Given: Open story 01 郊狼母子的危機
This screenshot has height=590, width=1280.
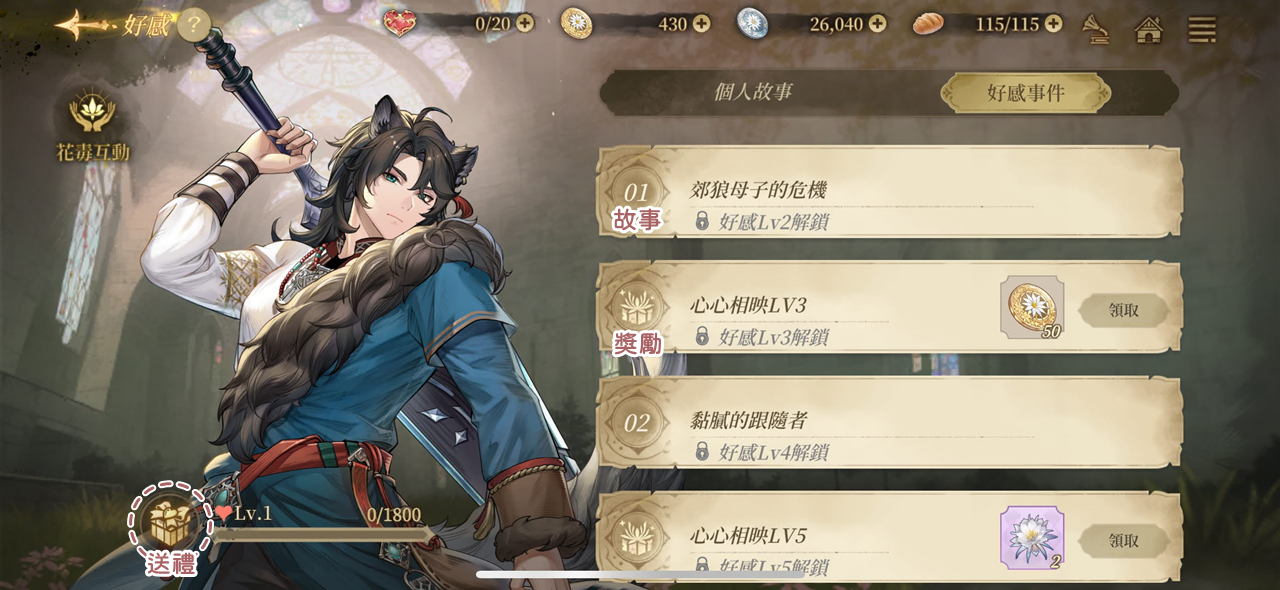Looking at the screenshot, I should [x=890, y=192].
